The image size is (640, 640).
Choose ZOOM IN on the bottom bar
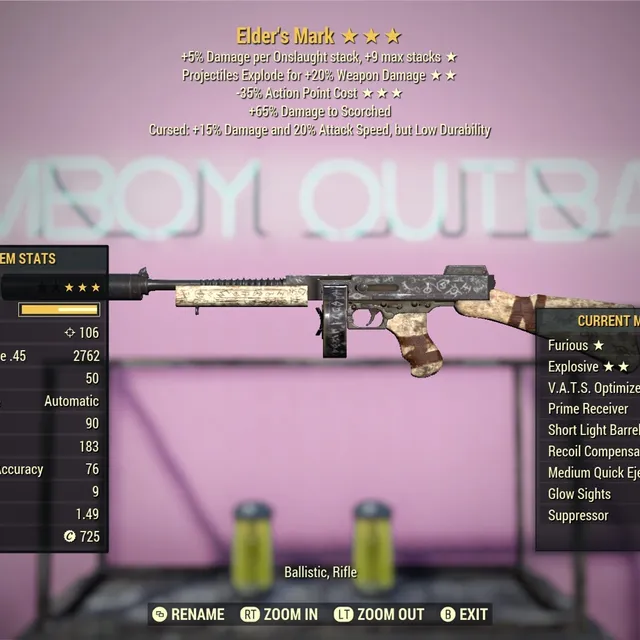[x=280, y=614]
